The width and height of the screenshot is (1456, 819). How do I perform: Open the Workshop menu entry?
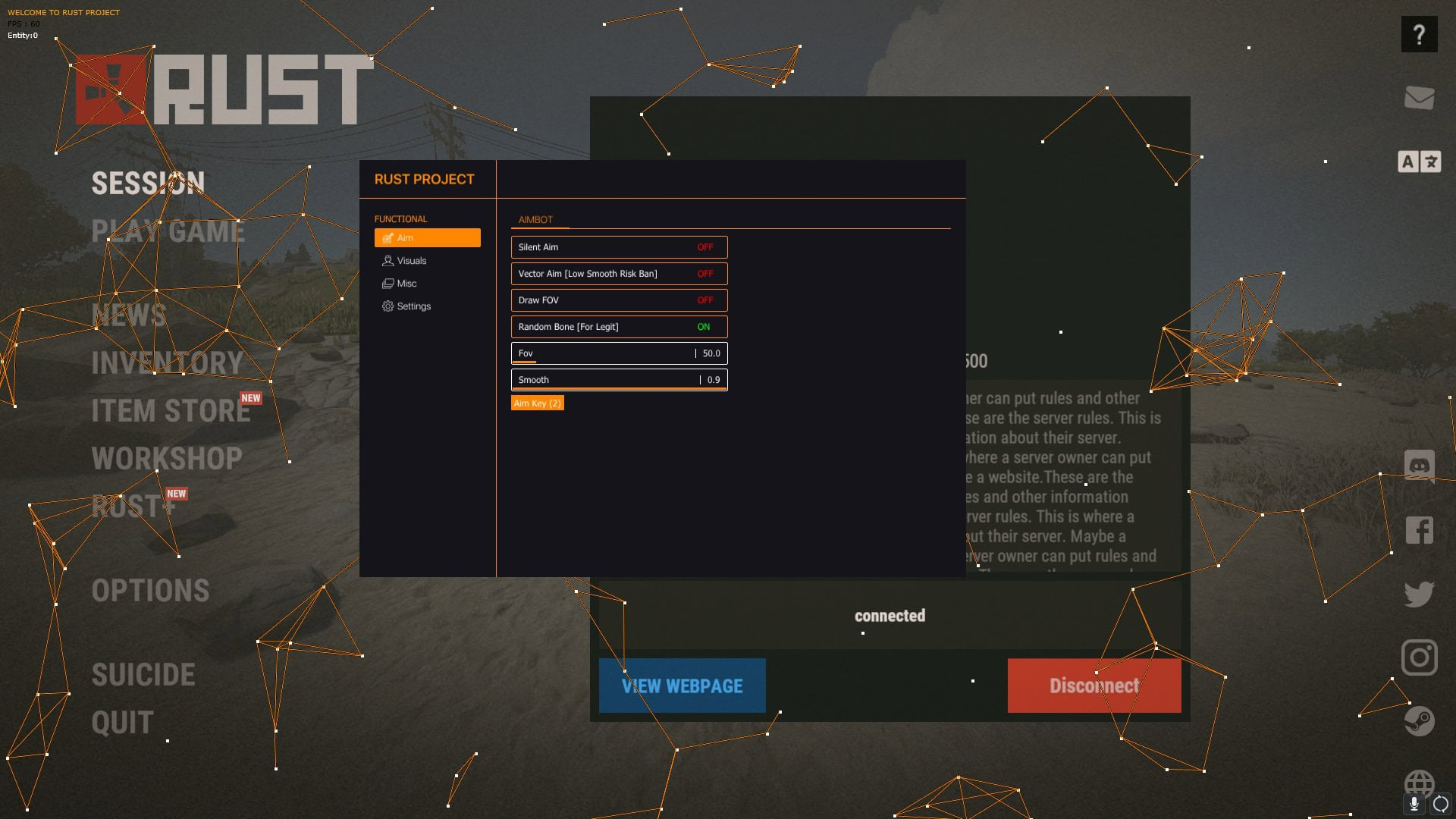[167, 459]
